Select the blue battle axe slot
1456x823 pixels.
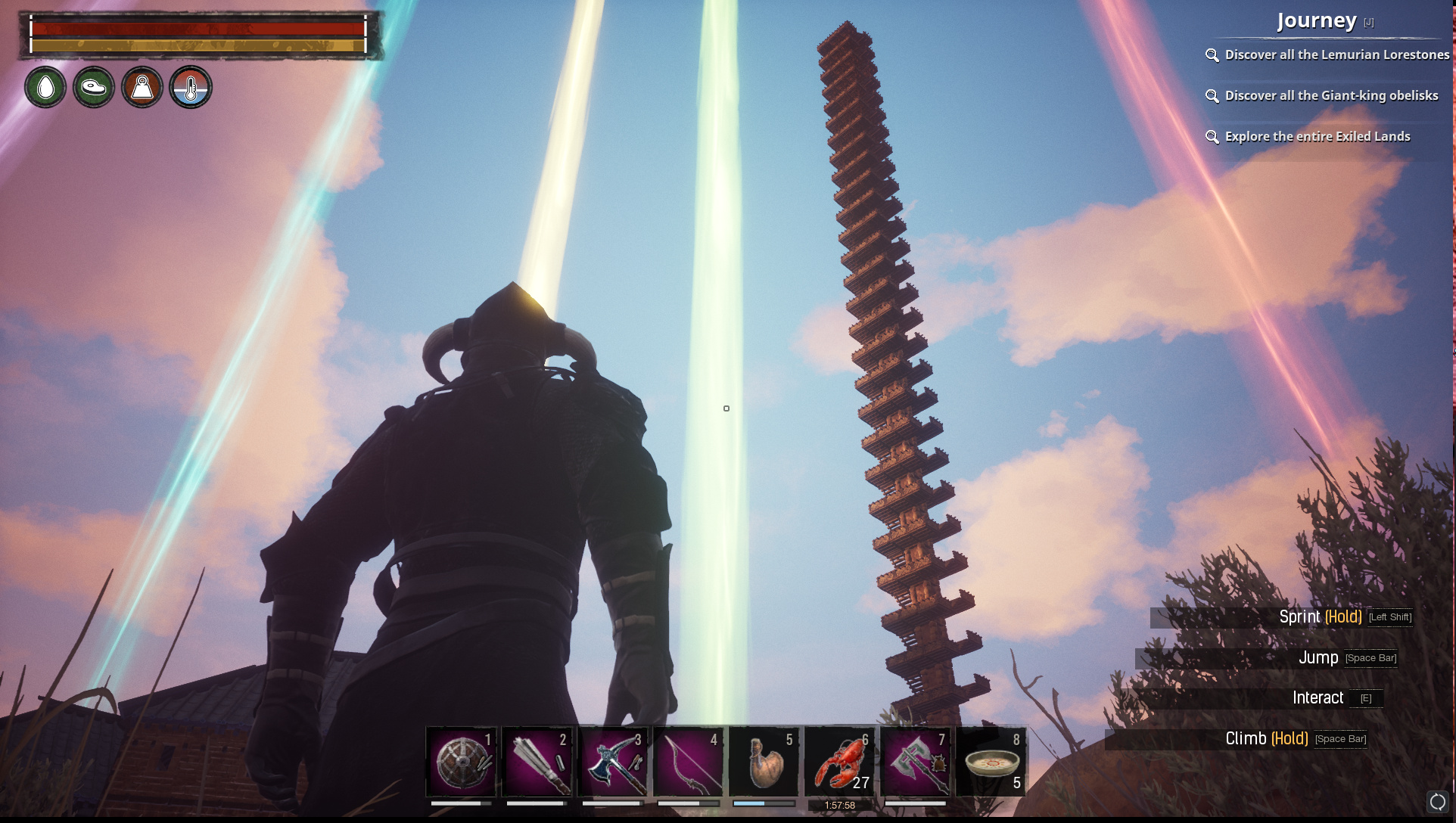[612, 762]
